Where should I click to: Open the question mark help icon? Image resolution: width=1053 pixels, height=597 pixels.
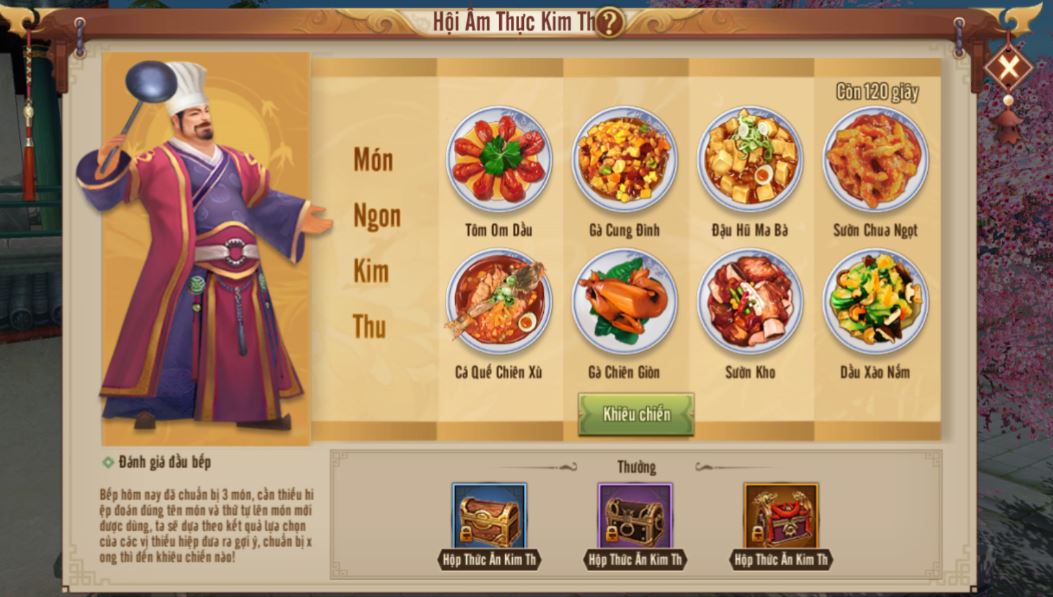point(608,22)
